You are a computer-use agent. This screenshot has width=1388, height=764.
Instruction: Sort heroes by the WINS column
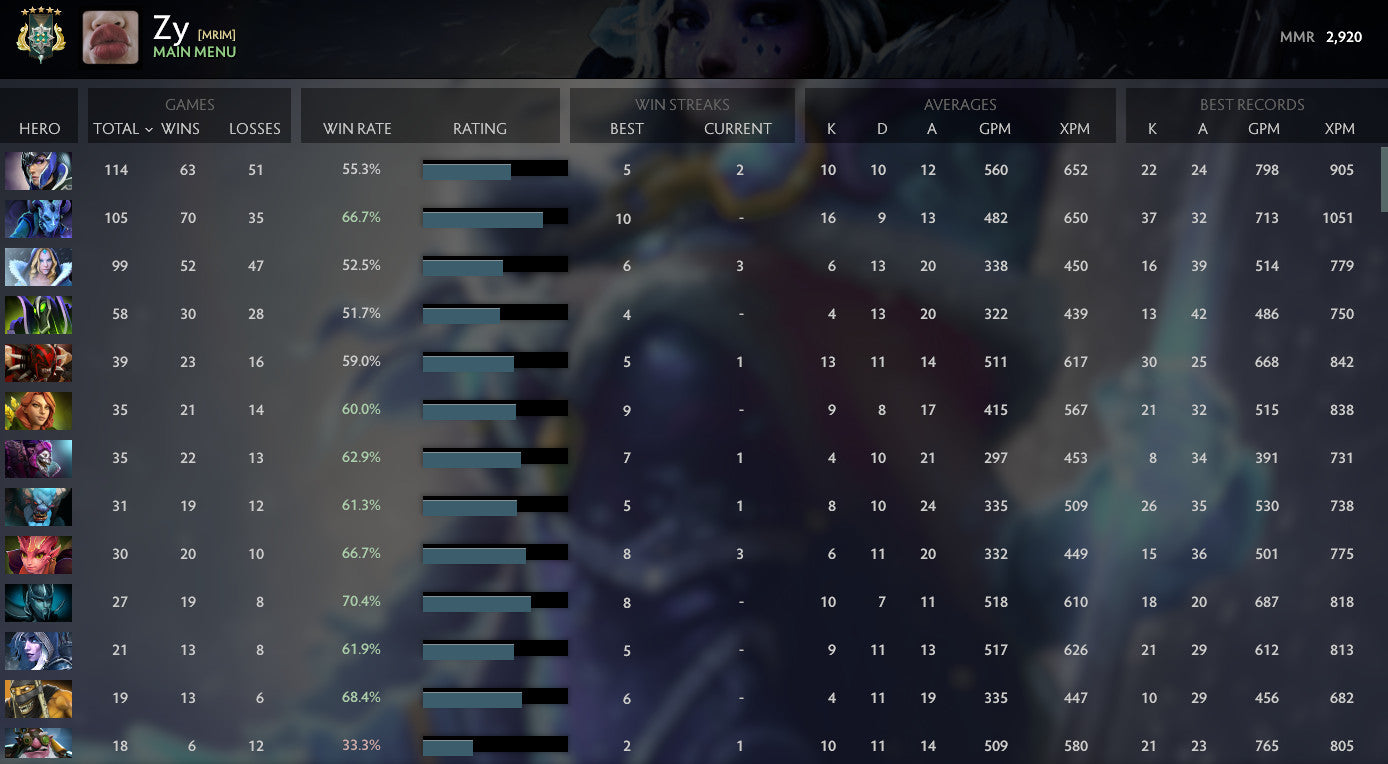point(187,128)
